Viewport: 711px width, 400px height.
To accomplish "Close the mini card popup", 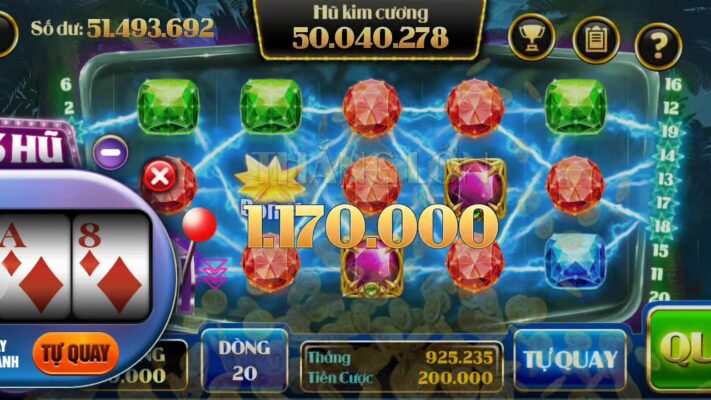I will [x=158, y=178].
